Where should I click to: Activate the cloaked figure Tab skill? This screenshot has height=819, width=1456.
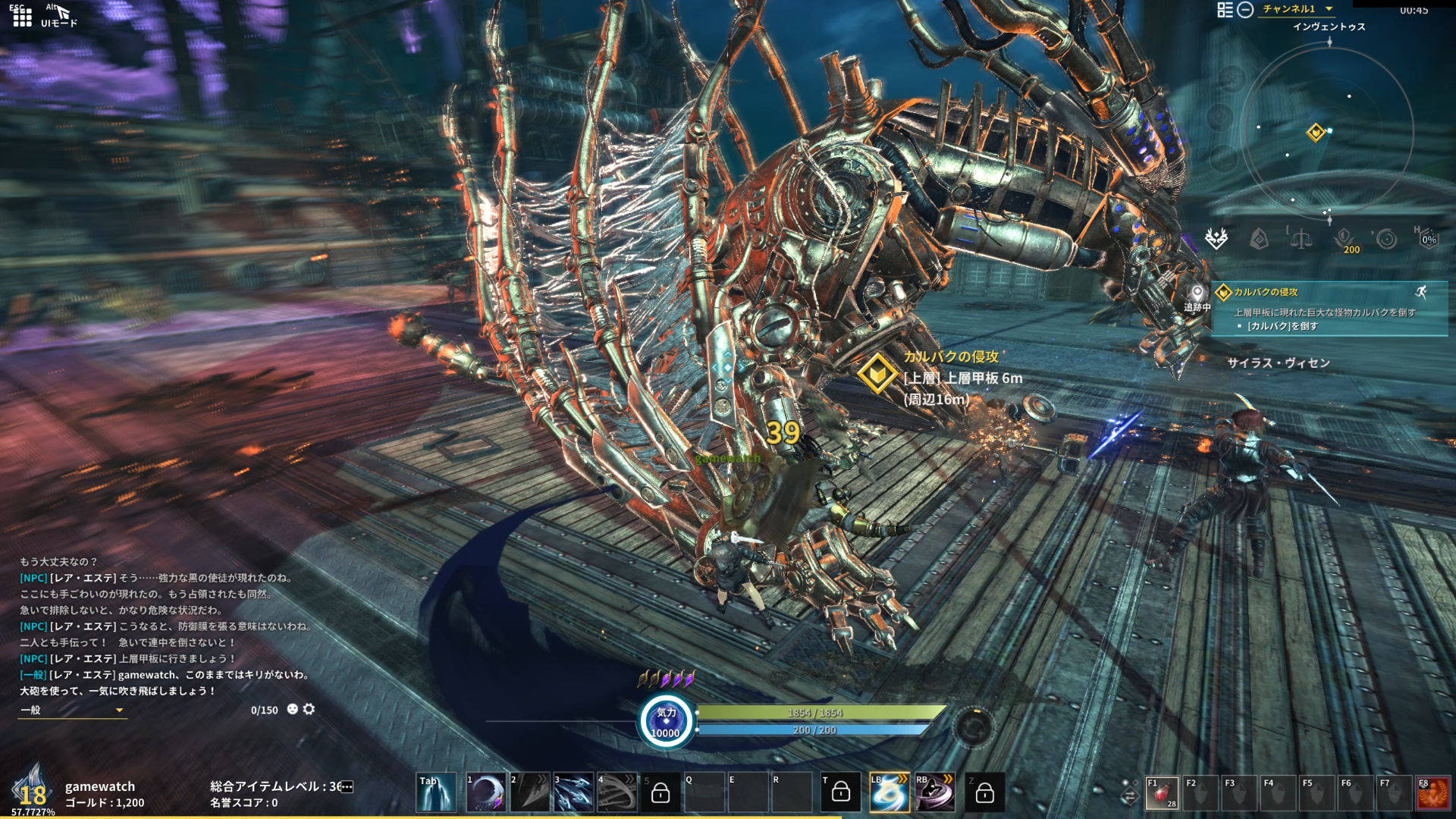coord(436,793)
